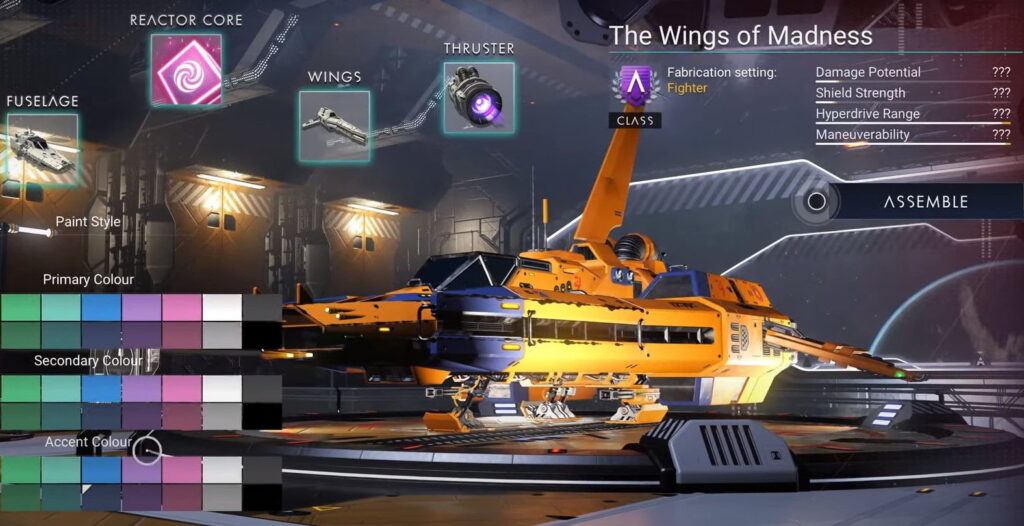Choose bright green in Secondary Colour palette

pyautogui.click(x=20, y=388)
